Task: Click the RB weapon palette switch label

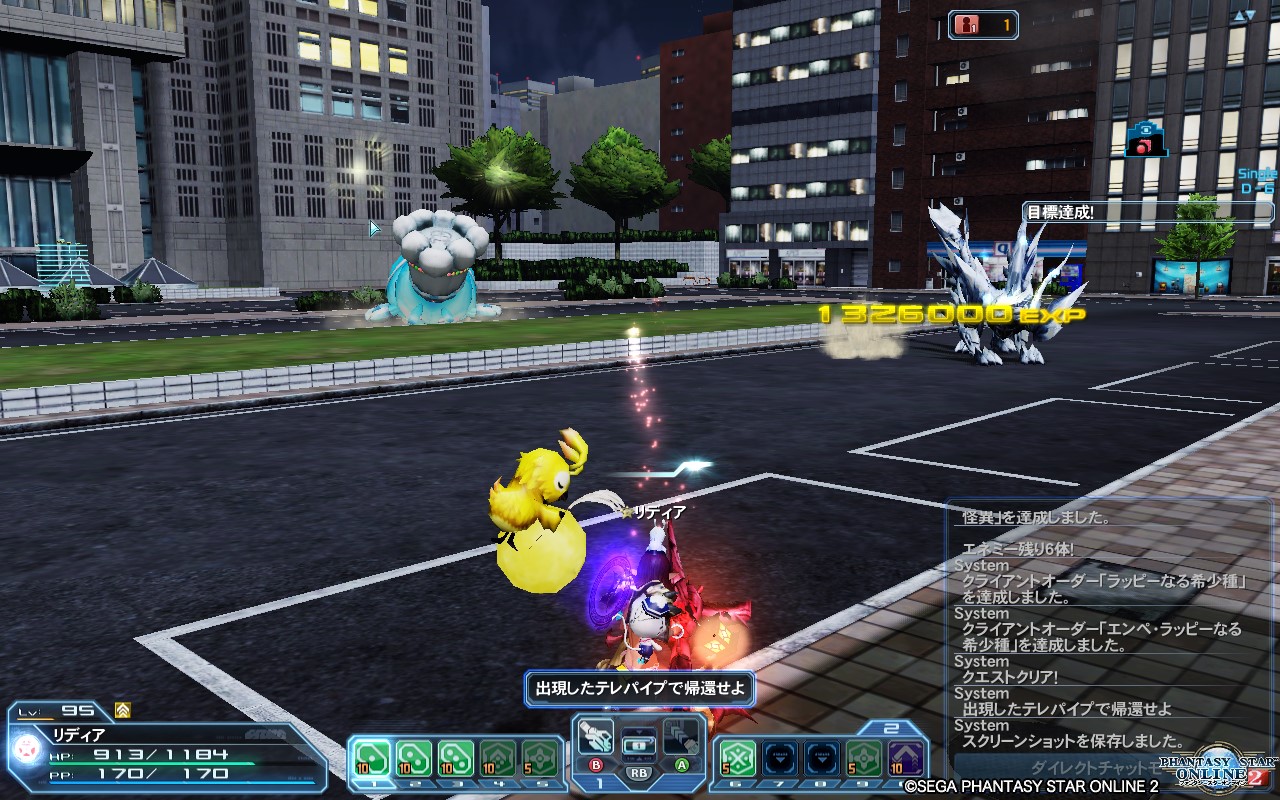Action: click(637, 773)
